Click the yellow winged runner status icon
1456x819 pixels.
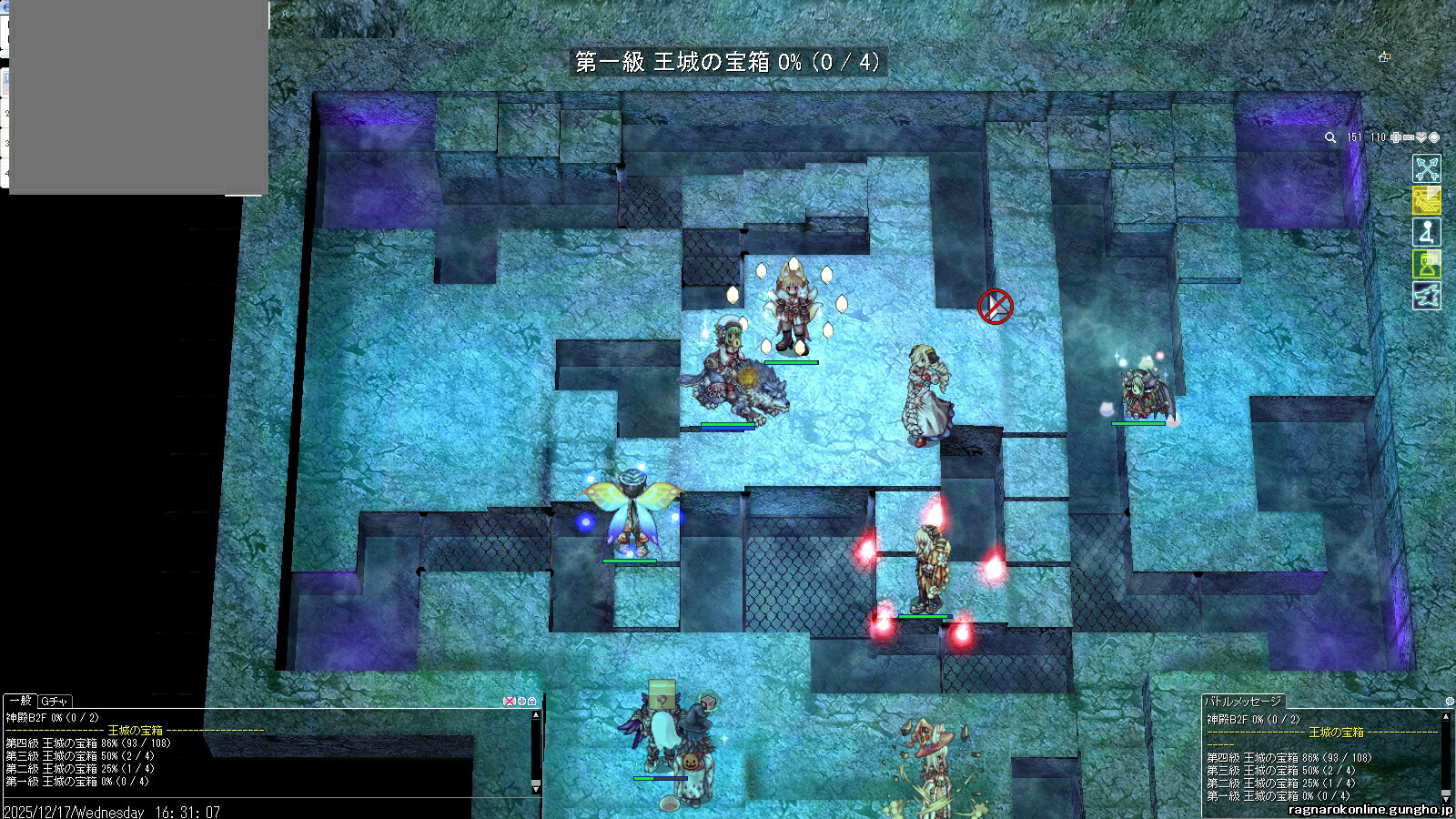(1426, 200)
